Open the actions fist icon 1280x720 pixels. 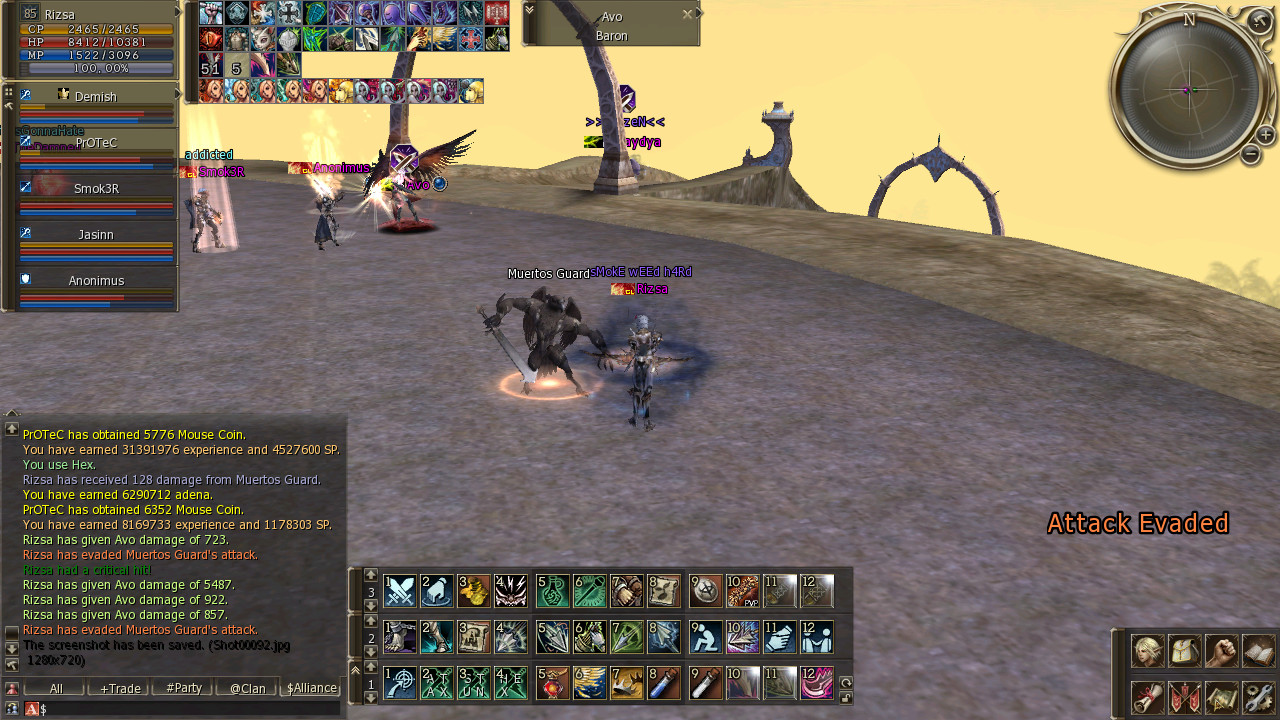click(x=1222, y=651)
